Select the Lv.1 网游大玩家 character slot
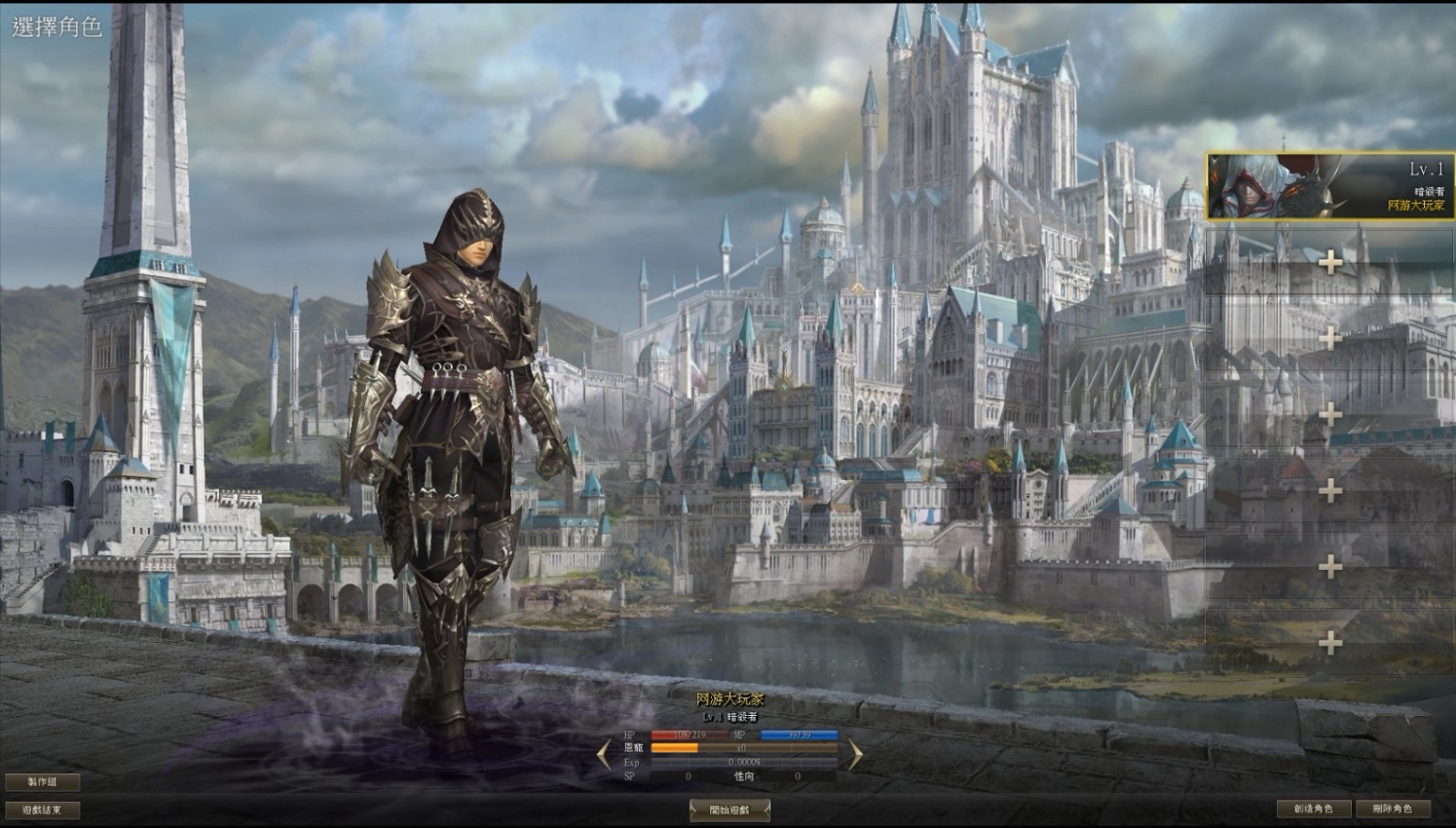The height and width of the screenshot is (828, 1456). (x=1329, y=185)
